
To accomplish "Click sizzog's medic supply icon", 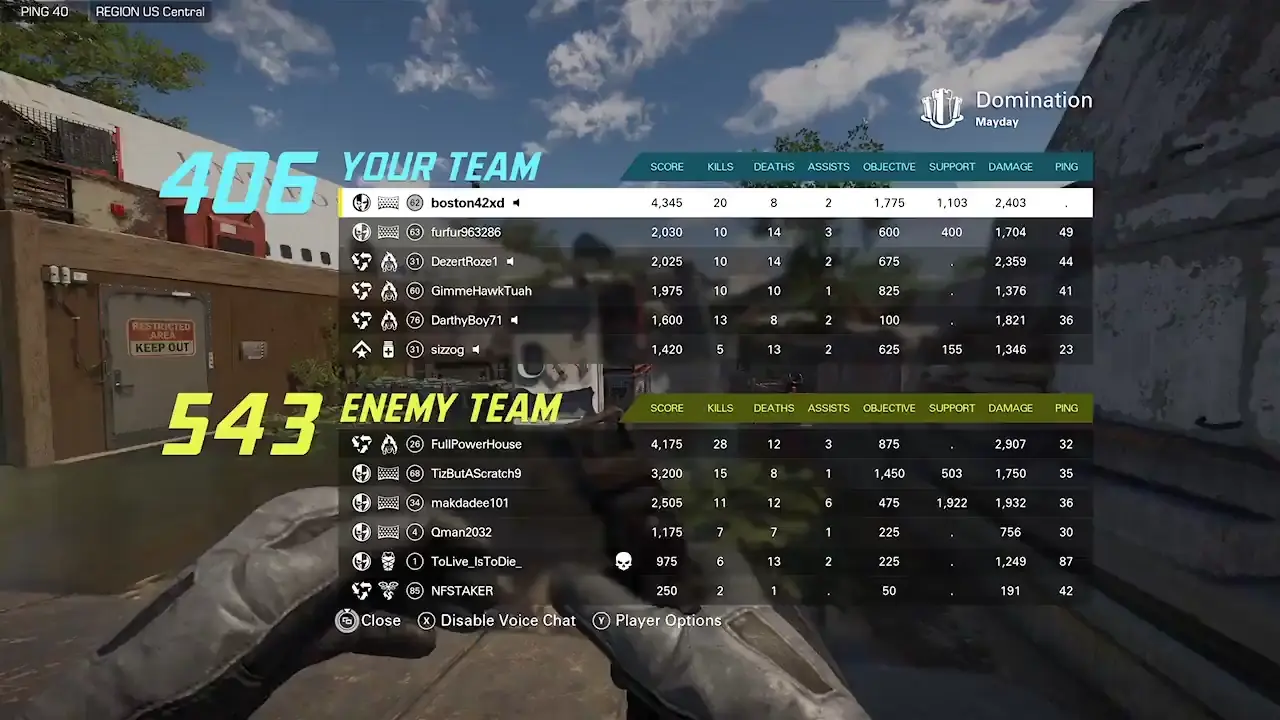I will [389, 350].
